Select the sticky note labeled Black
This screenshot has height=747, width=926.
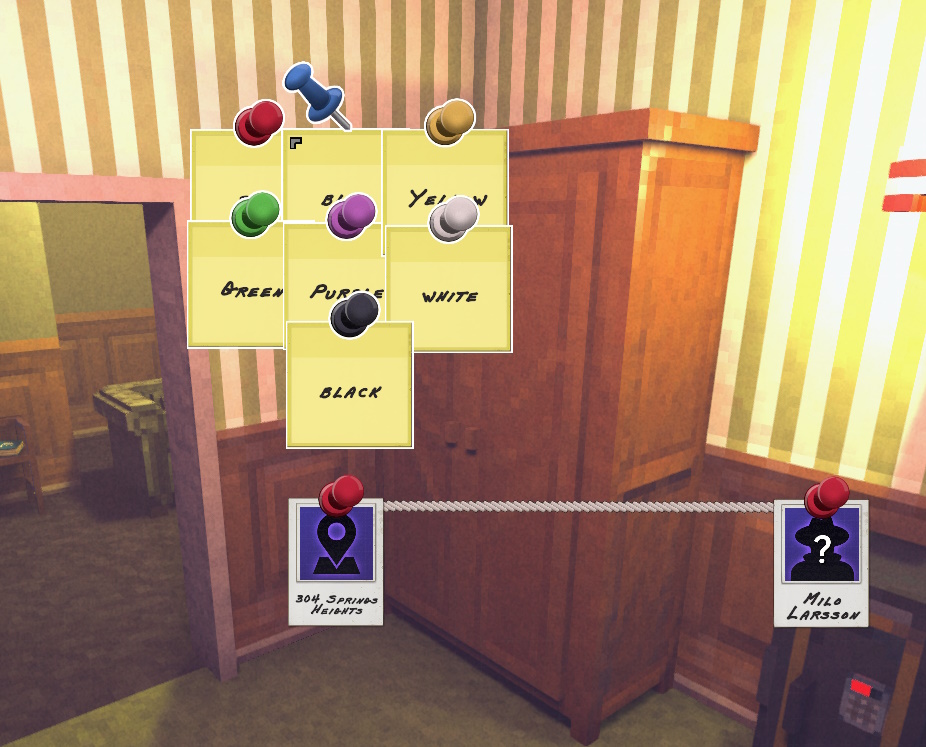pos(349,396)
